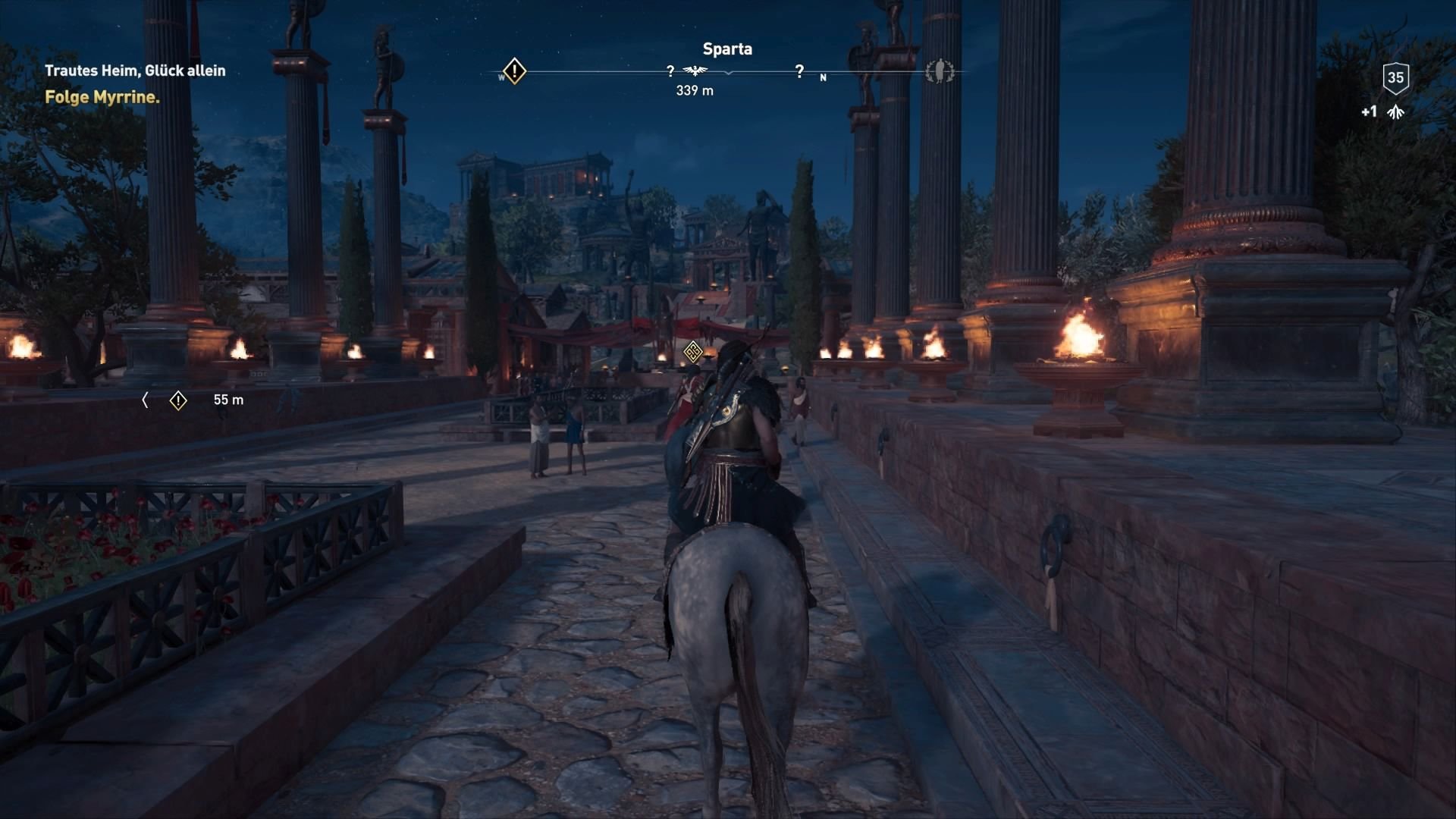Click the N direction letter on the compass
Screen dimensions: 1456x819
point(824,77)
